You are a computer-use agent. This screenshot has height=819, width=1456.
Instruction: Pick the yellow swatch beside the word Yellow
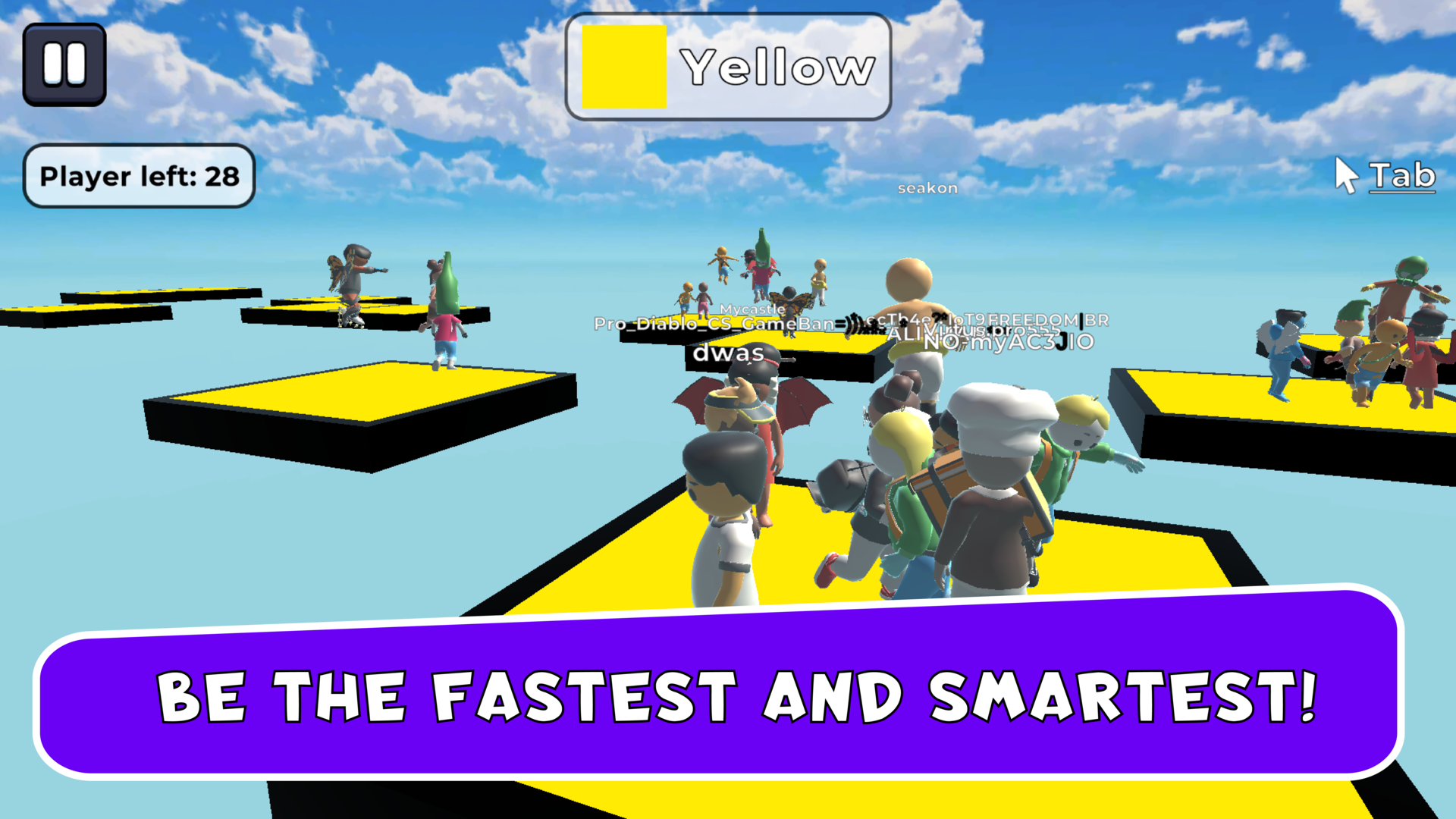click(623, 65)
